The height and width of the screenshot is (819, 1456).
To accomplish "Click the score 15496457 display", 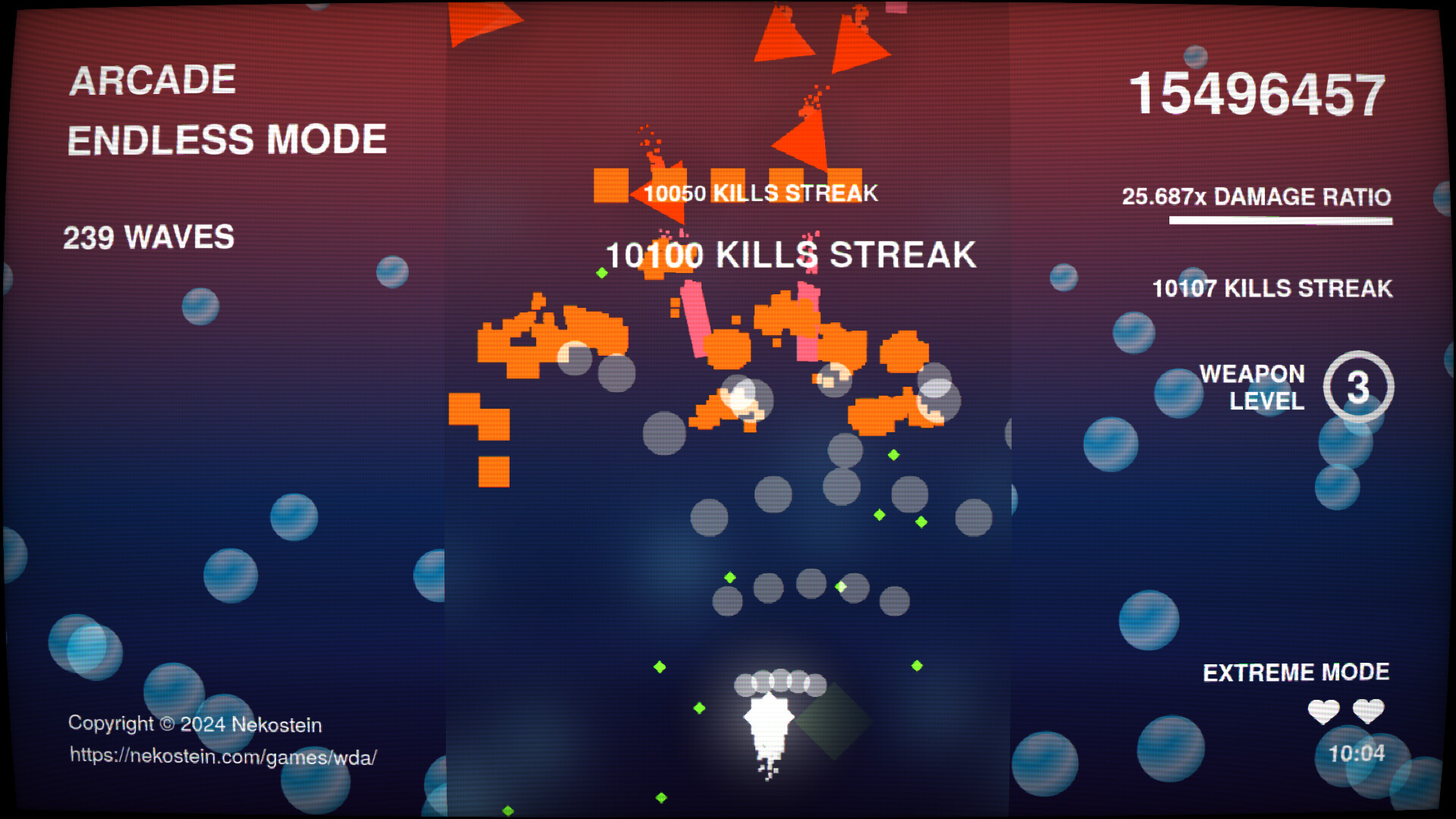I will tap(1259, 92).
